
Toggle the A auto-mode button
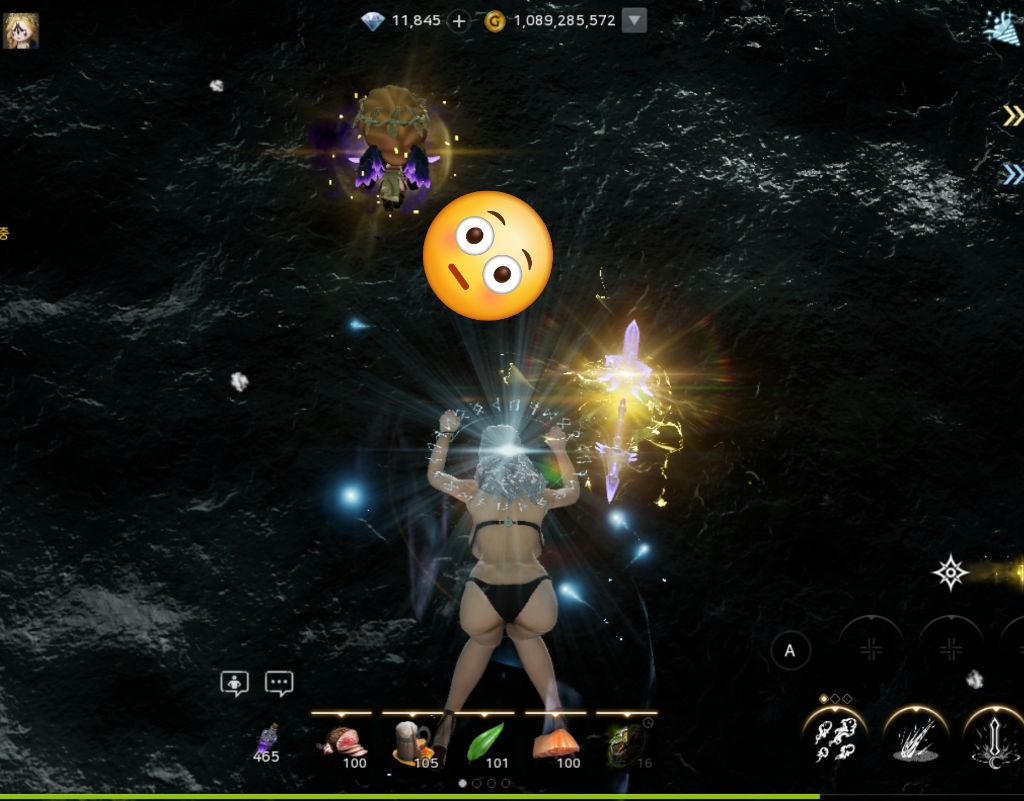click(x=790, y=652)
